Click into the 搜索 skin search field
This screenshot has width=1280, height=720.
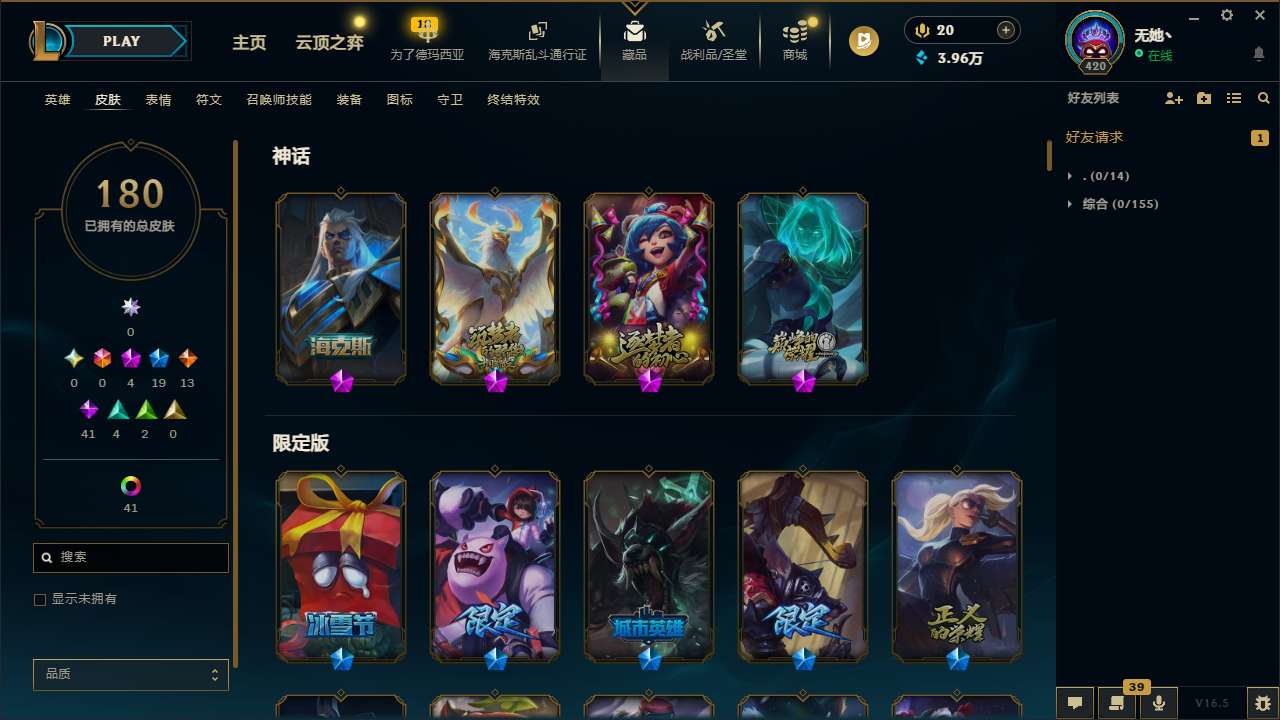(130, 557)
